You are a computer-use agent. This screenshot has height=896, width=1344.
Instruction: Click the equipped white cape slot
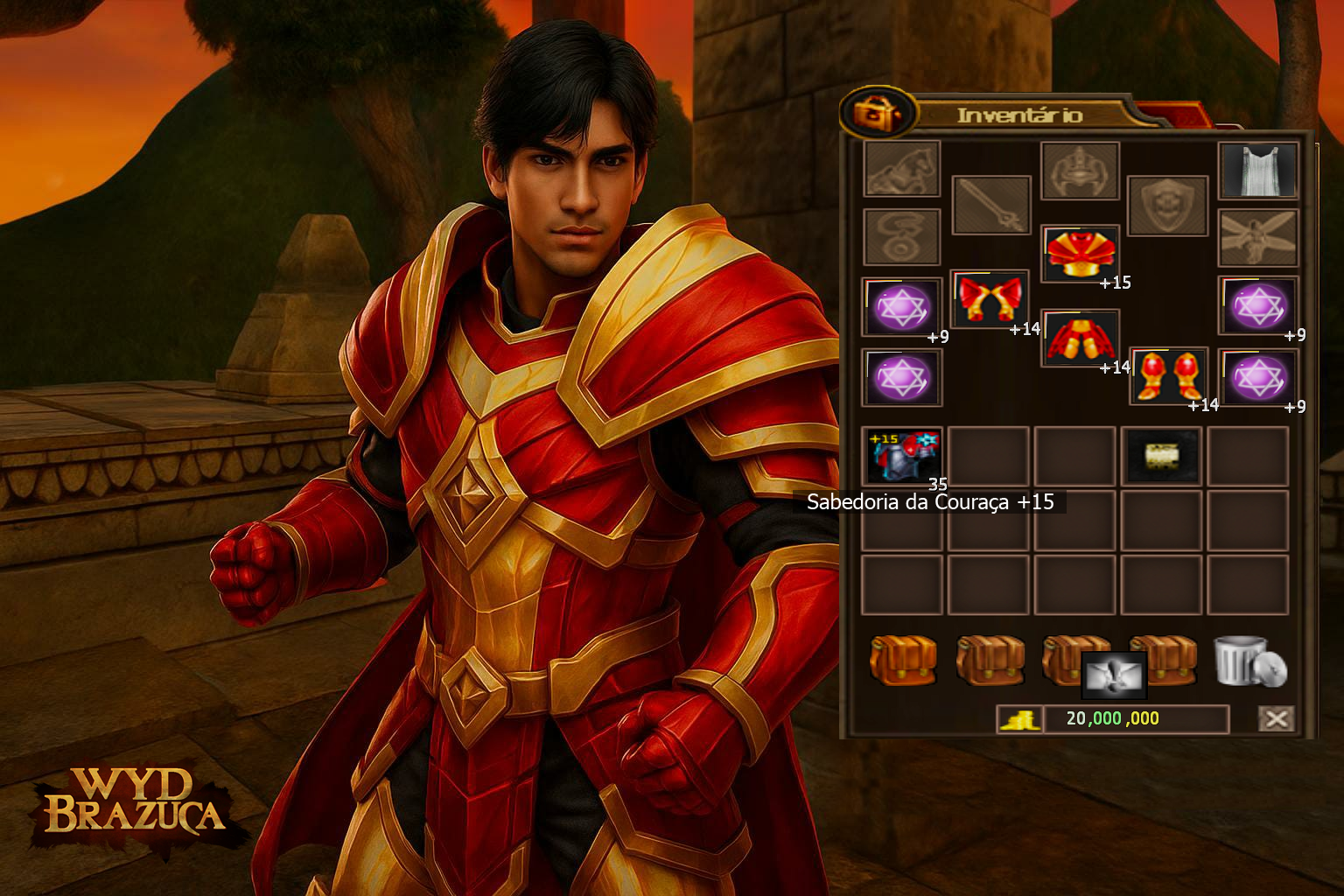(x=1257, y=170)
